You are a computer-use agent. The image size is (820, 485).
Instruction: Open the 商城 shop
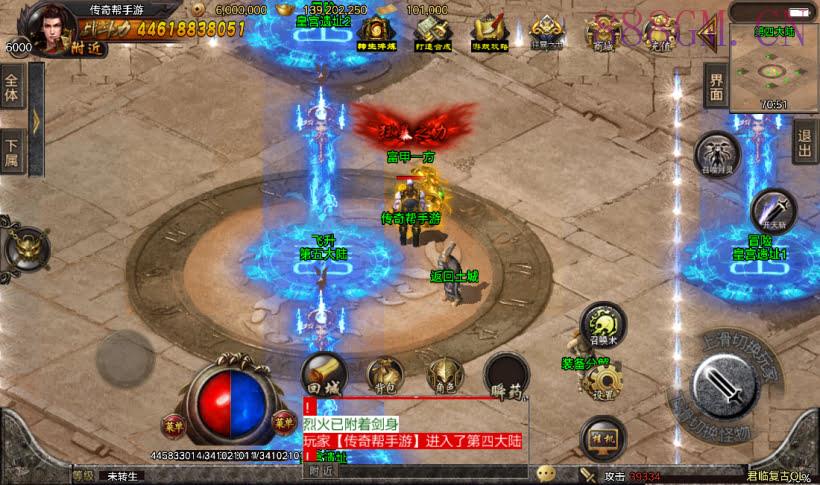click(603, 32)
